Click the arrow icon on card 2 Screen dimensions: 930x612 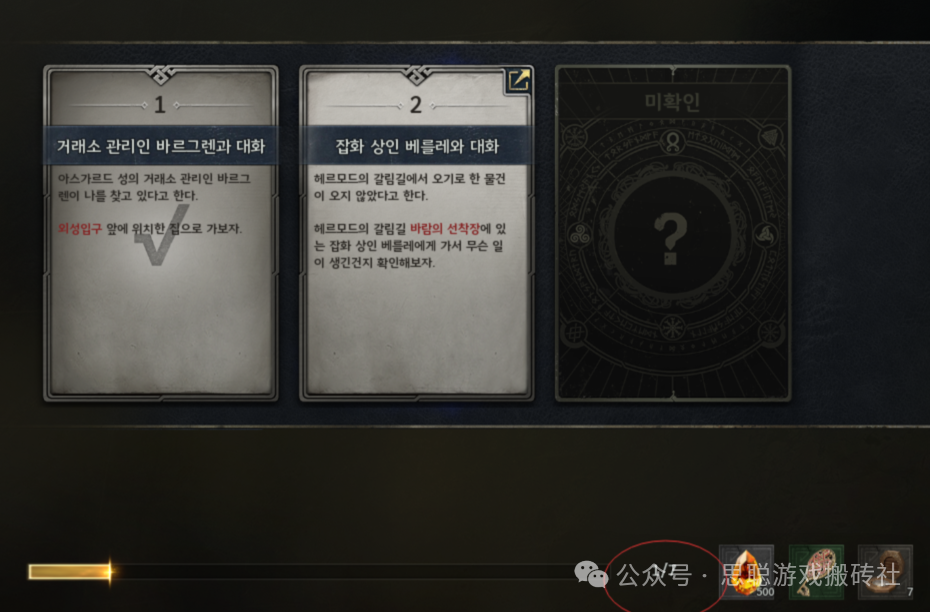pyautogui.click(x=518, y=82)
